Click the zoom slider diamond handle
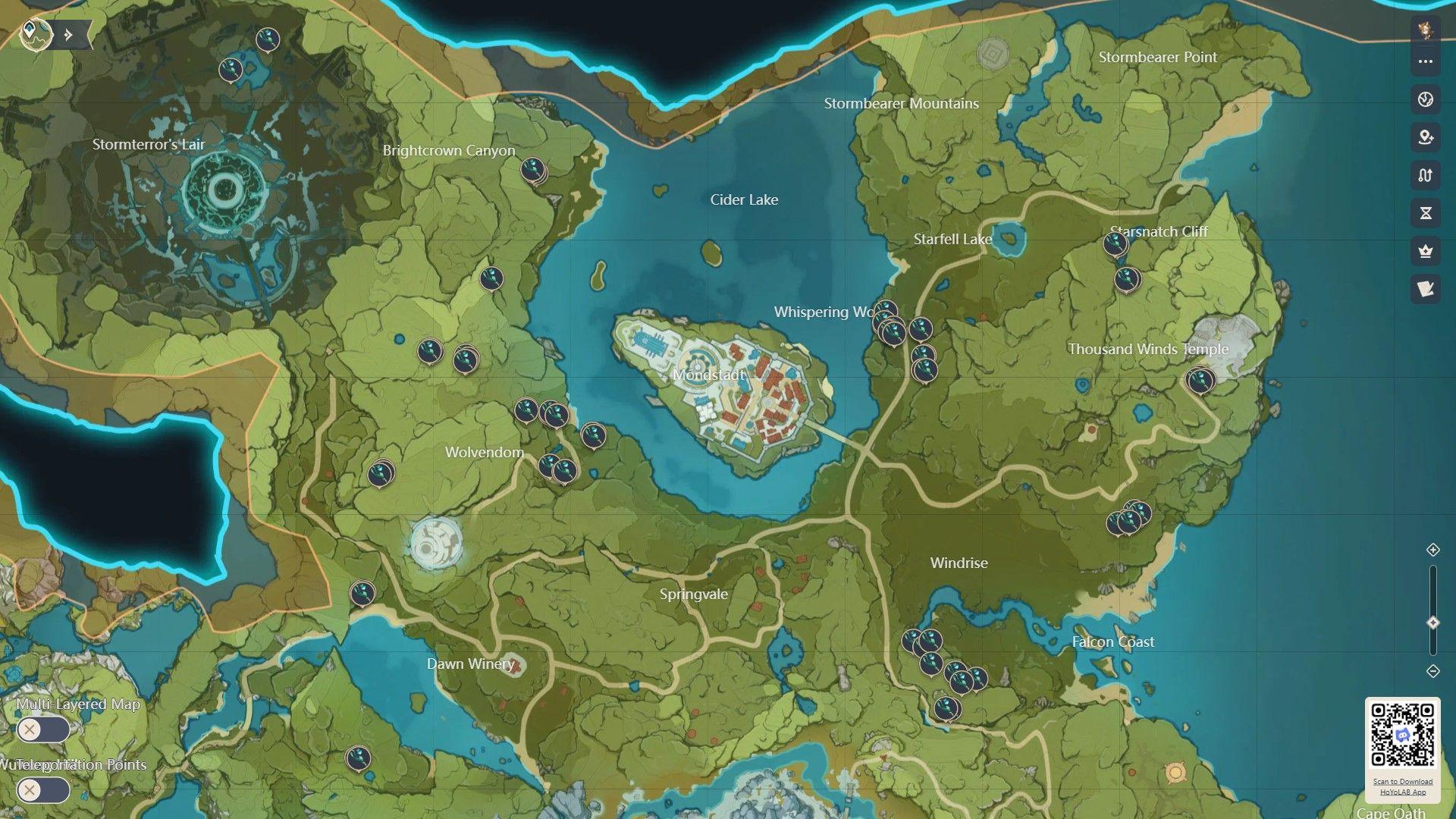Screen dimensions: 1456x819 click(x=1432, y=623)
